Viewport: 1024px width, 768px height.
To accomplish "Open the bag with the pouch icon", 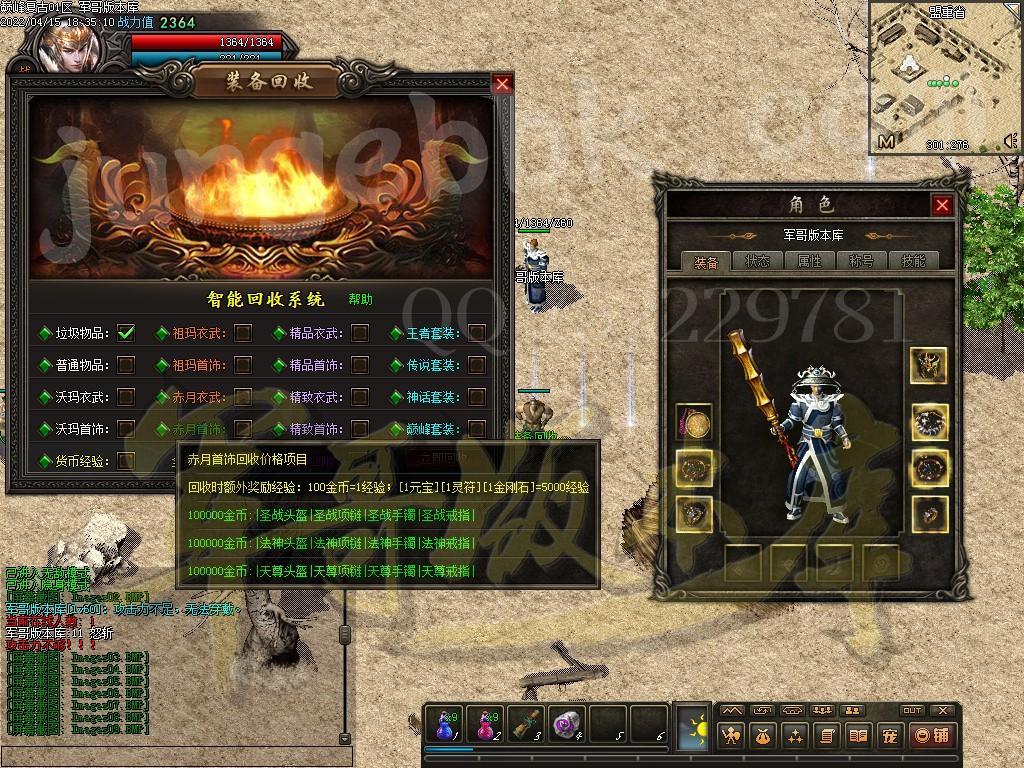I will [763, 736].
